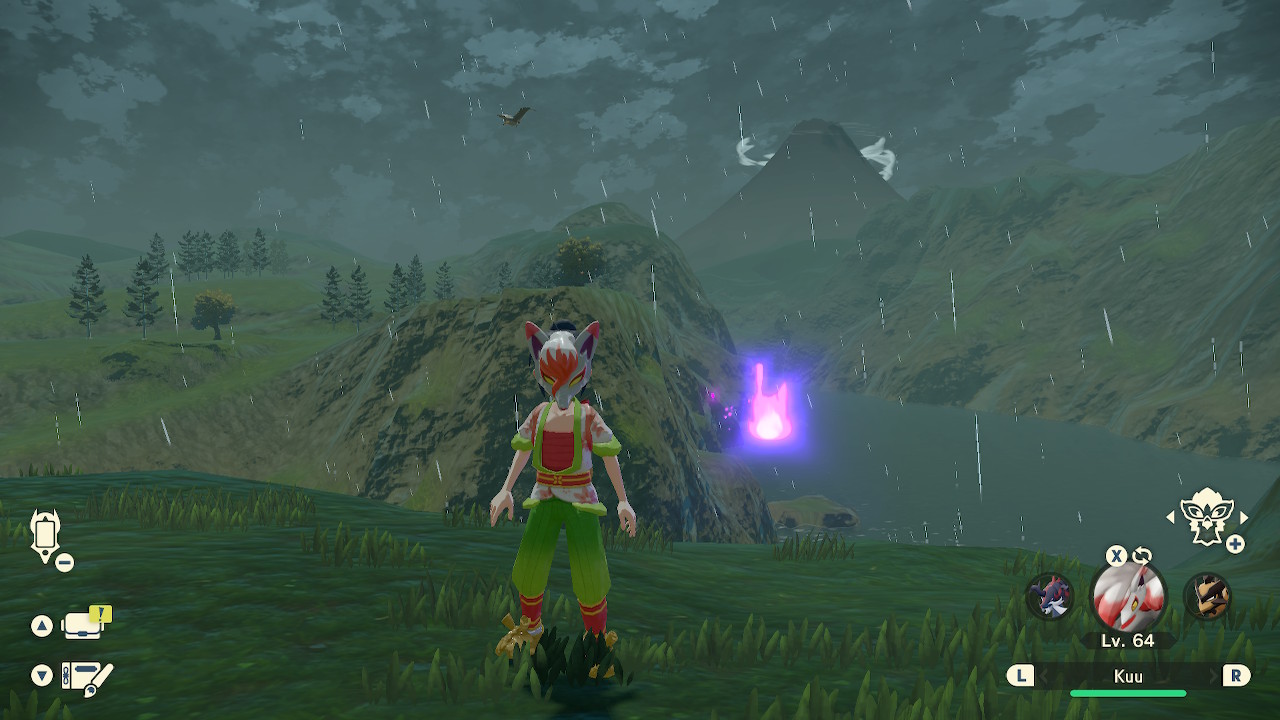This screenshot has width=1280, height=720.
Task: Select the Sneasler party portrait
Action: pos(1050,597)
